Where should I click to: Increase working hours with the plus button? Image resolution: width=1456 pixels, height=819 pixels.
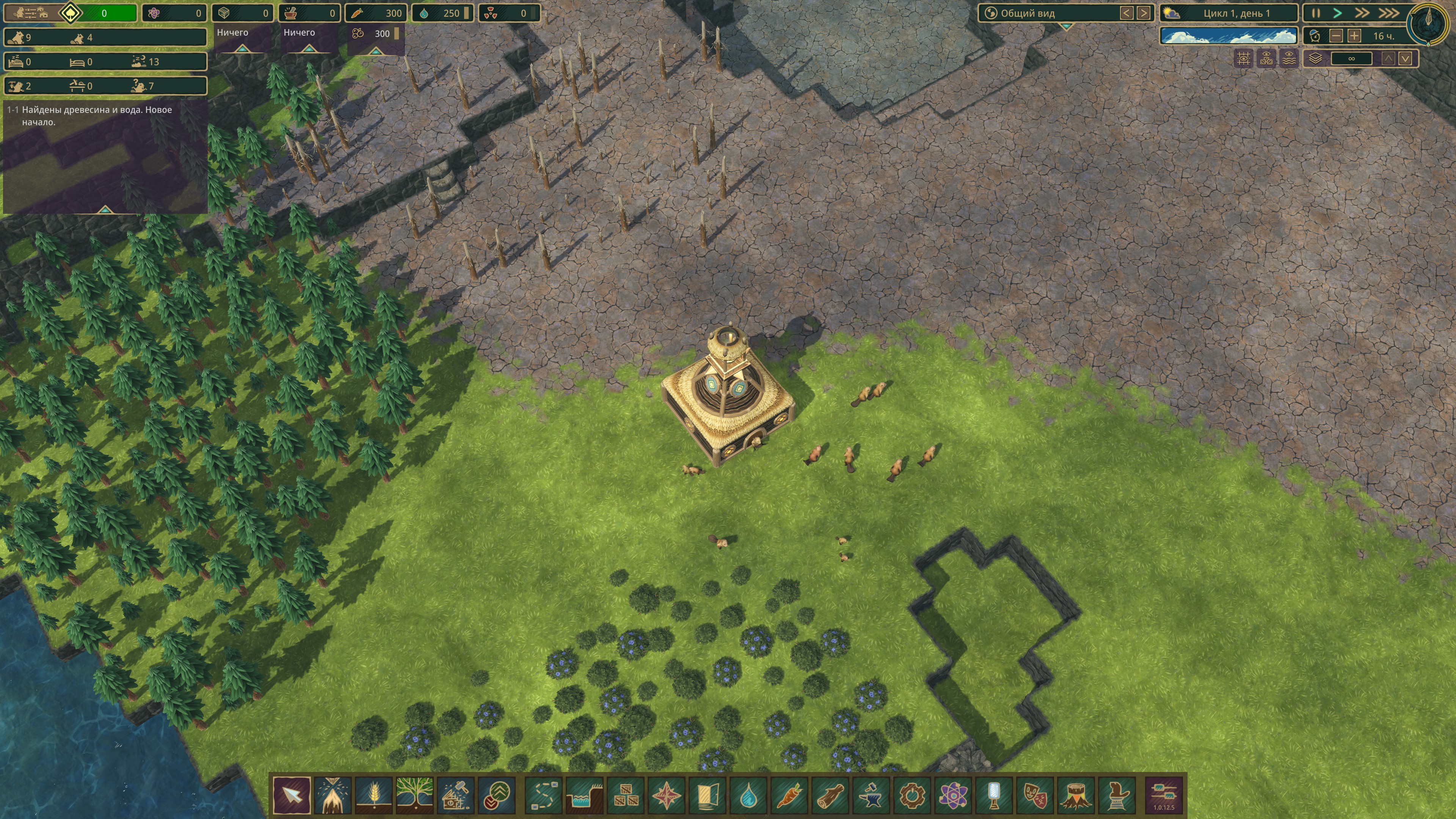[x=1354, y=36]
